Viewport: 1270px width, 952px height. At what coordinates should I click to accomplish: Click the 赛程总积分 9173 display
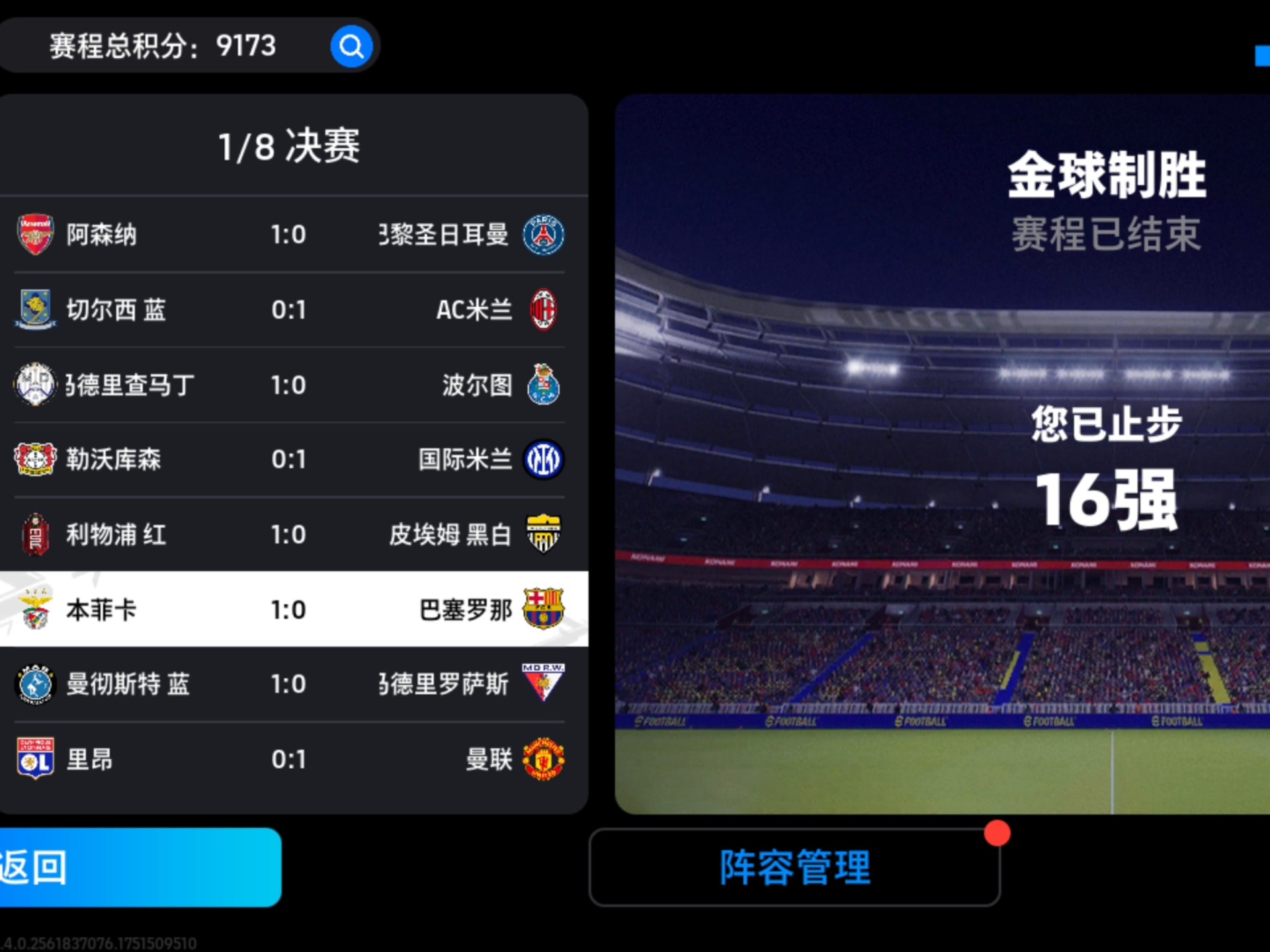pyautogui.click(x=162, y=45)
